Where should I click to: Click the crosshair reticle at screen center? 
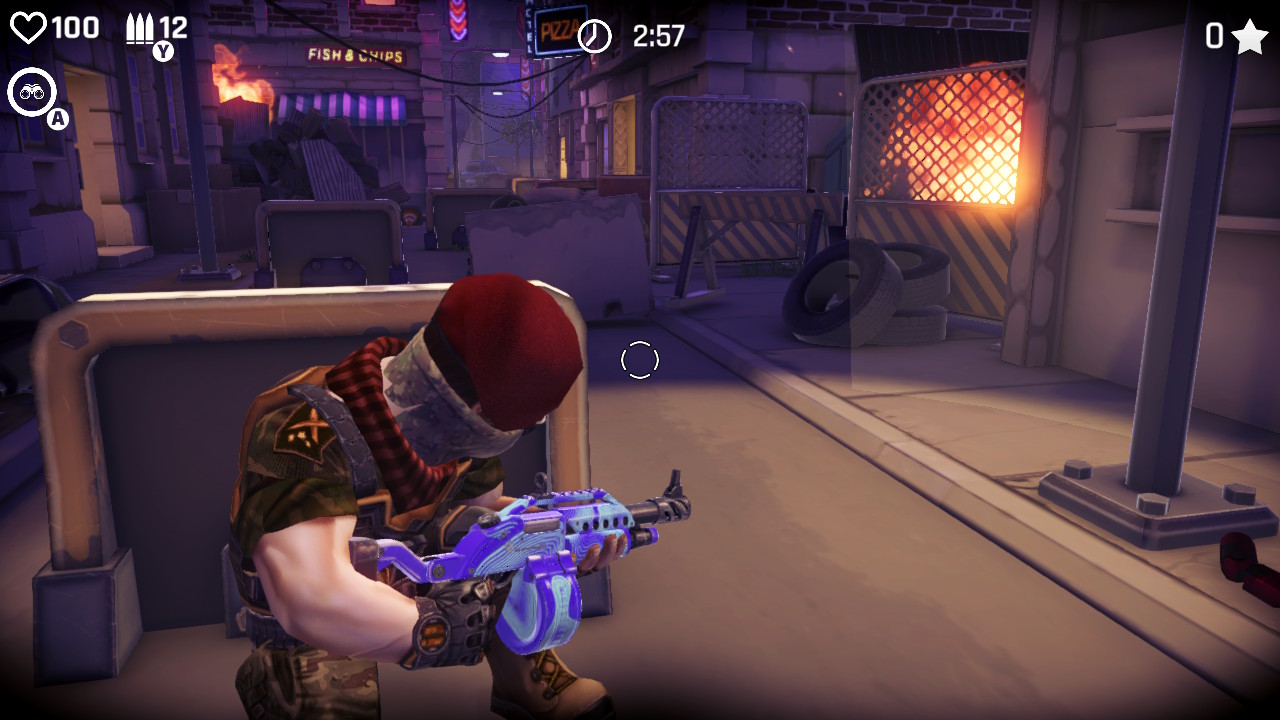[x=640, y=362]
